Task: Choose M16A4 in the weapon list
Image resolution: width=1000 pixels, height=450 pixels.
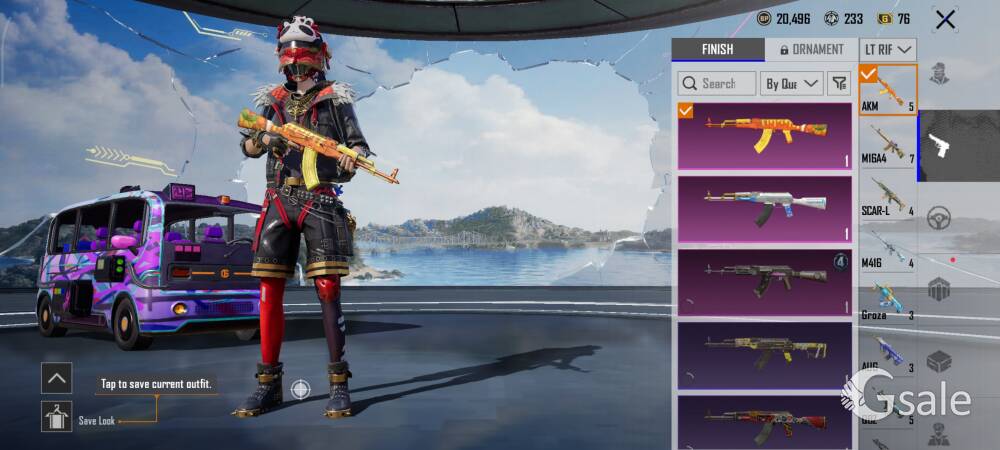Action: point(888,142)
